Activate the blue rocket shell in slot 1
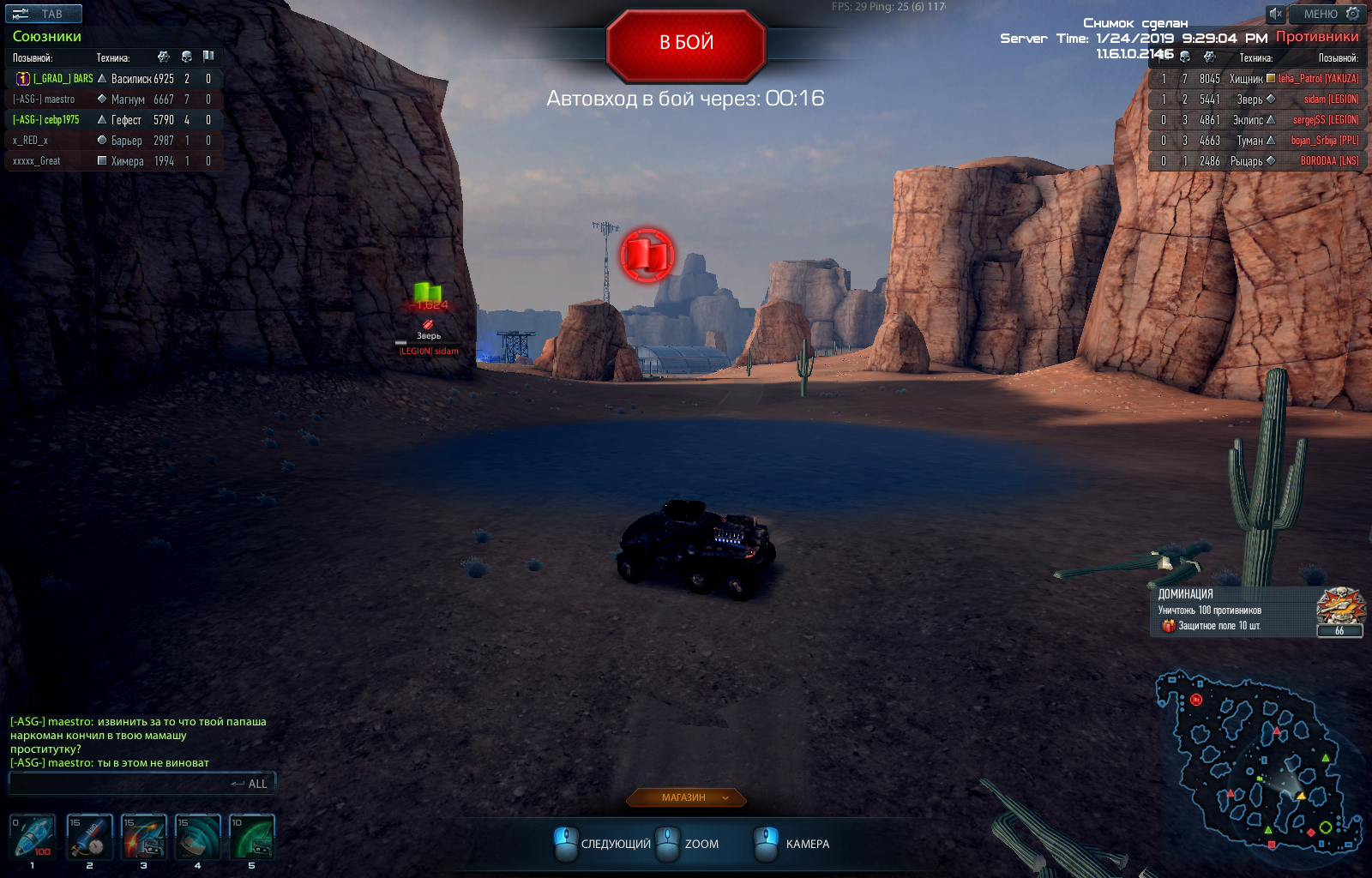 (x=33, y=836)
